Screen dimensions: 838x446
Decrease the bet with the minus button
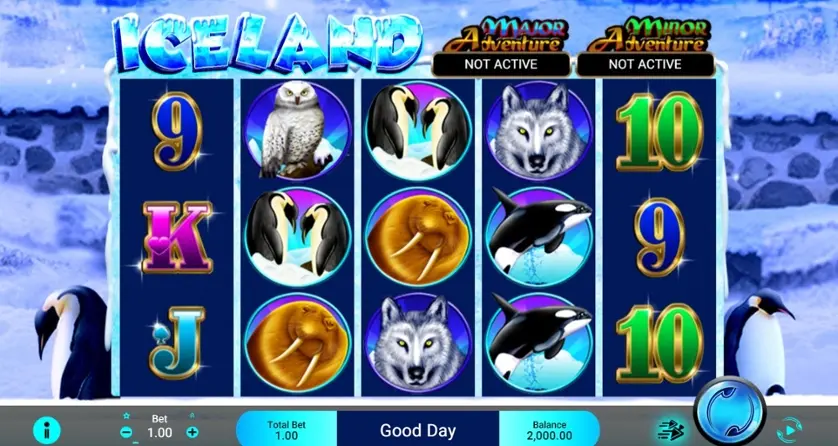point(126,431)
